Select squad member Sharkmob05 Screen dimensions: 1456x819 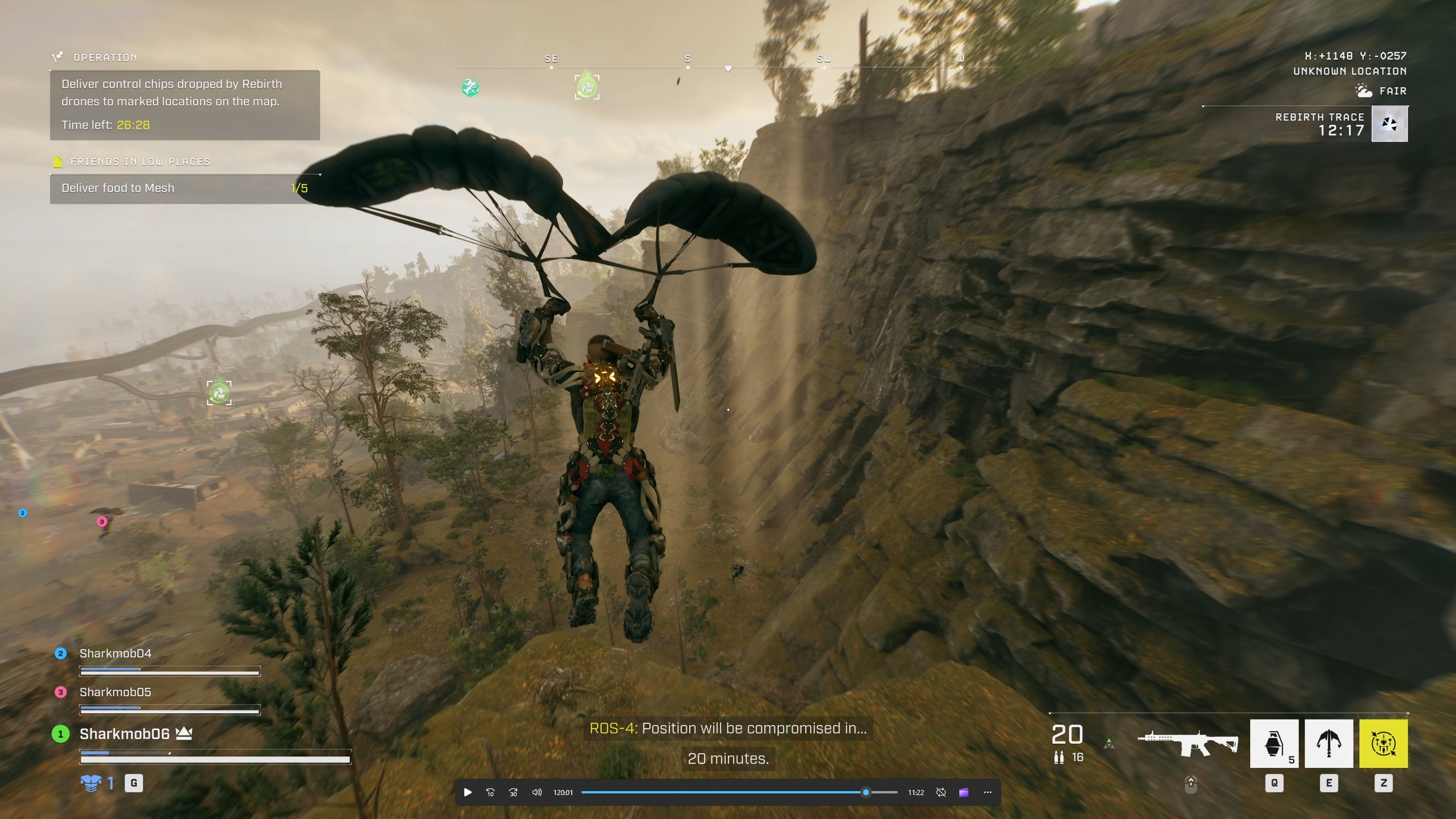pos(115,692)
